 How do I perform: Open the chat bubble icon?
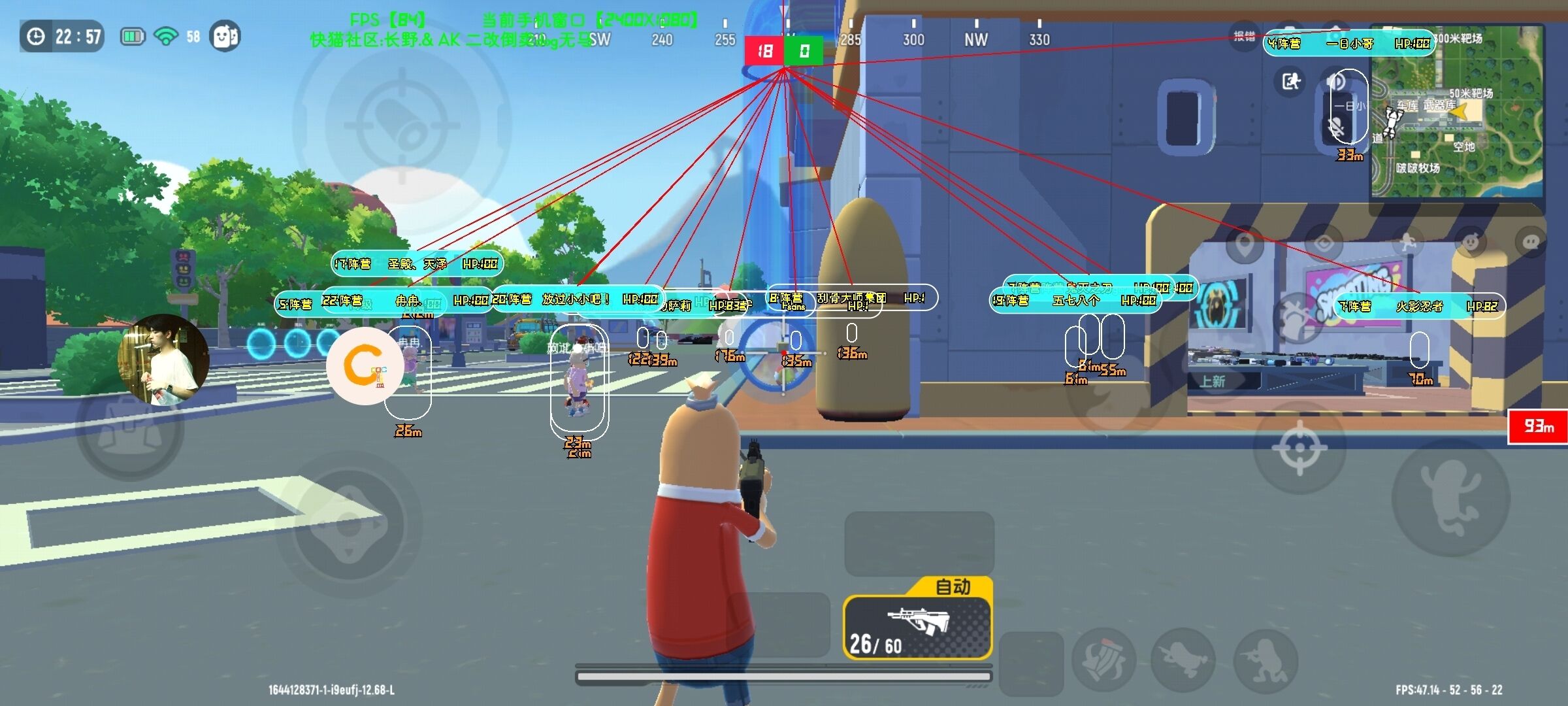click(x=1531, y=243)
